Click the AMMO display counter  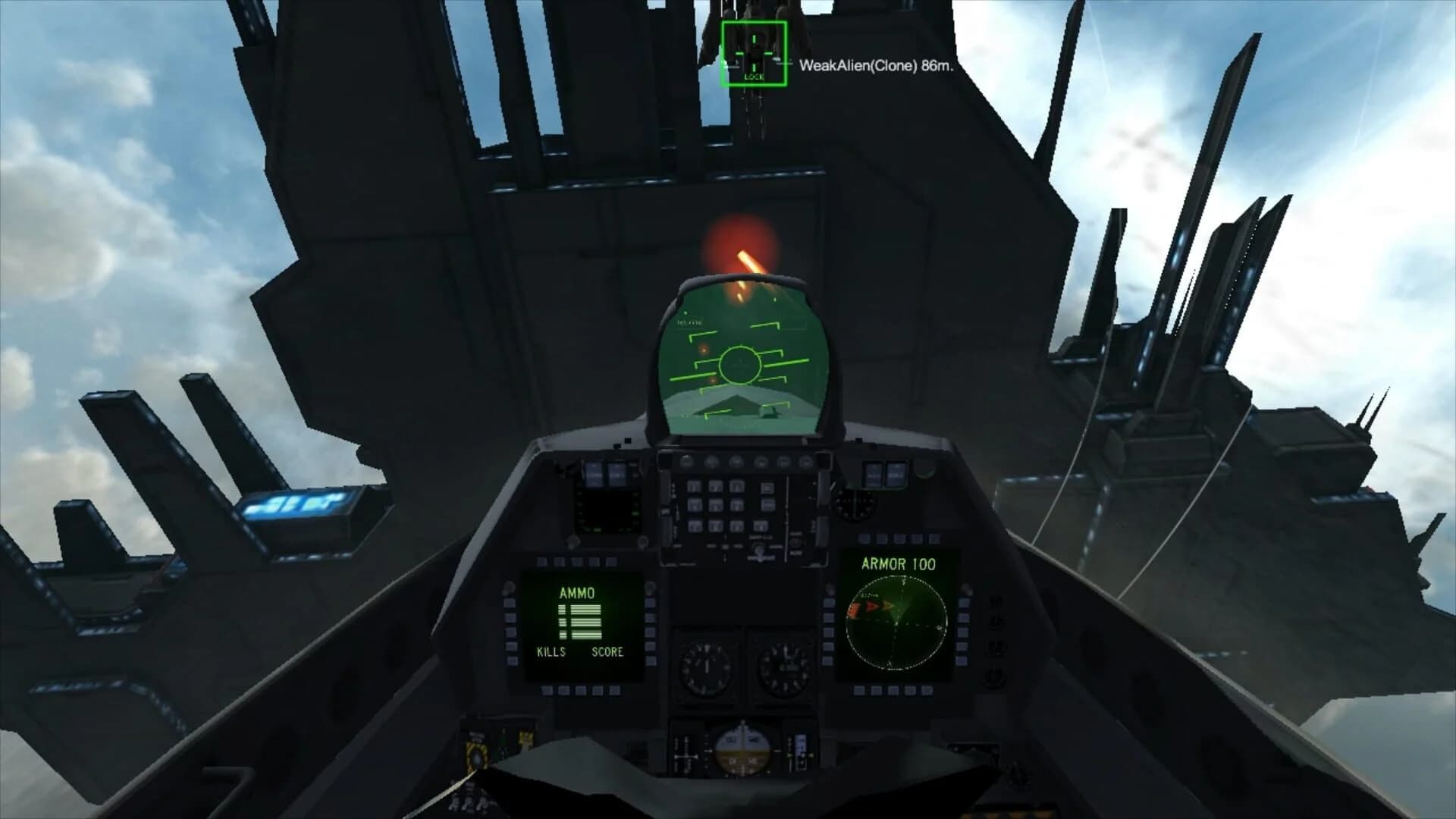click(580, 622)
